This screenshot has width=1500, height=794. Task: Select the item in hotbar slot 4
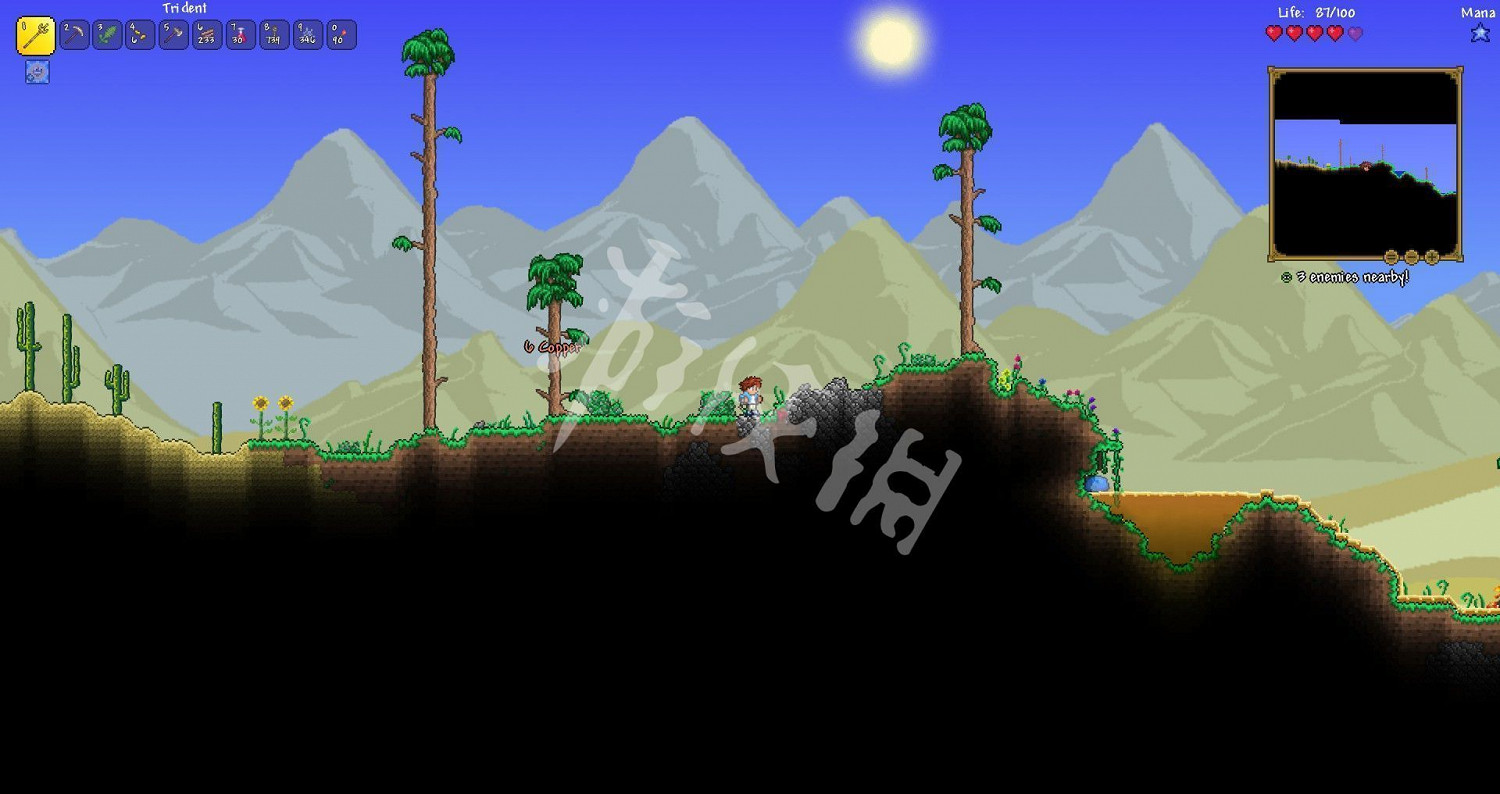(x=138, y=34)
